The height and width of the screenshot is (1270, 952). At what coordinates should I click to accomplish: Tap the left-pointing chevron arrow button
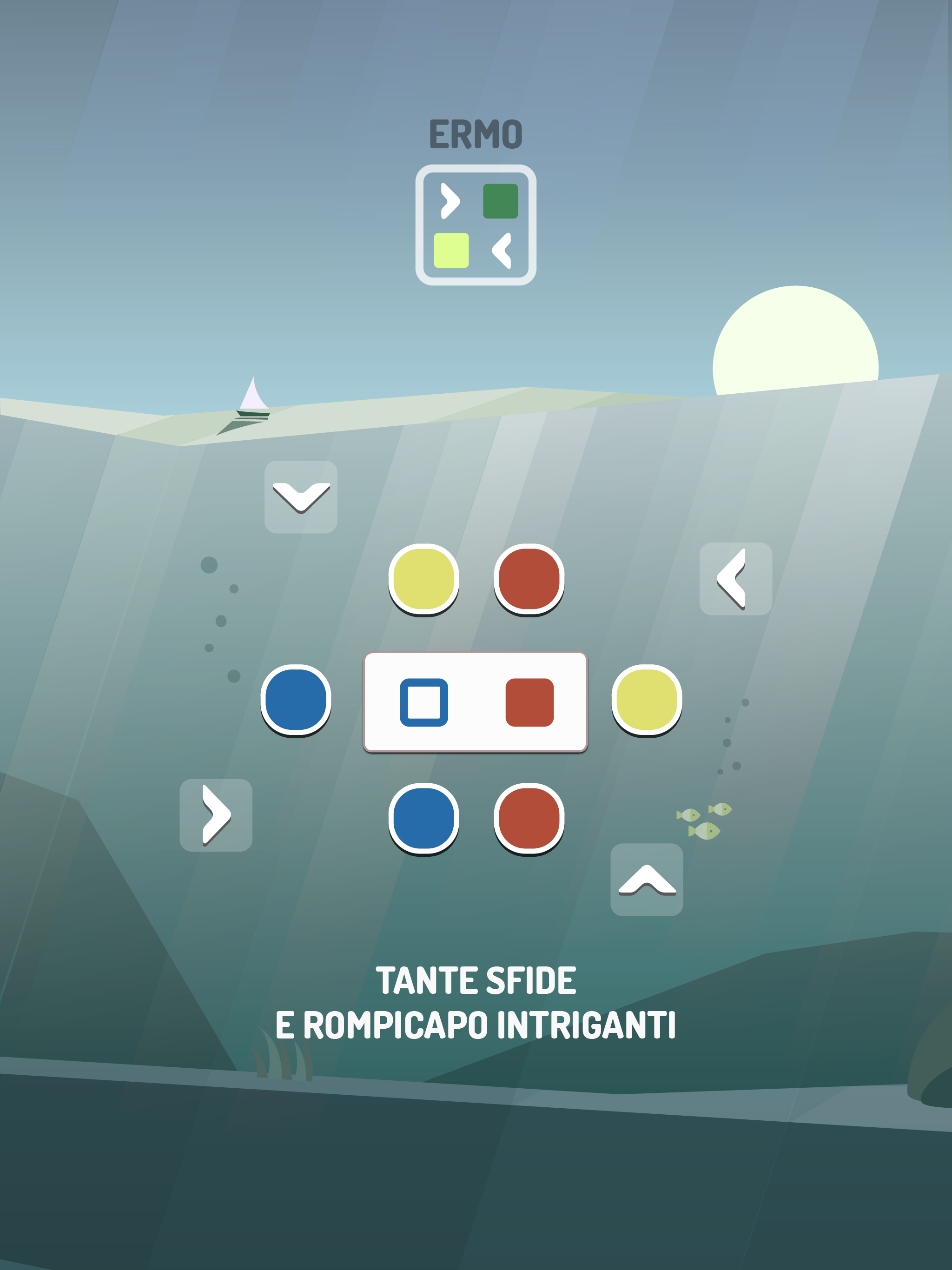[735, 579]
